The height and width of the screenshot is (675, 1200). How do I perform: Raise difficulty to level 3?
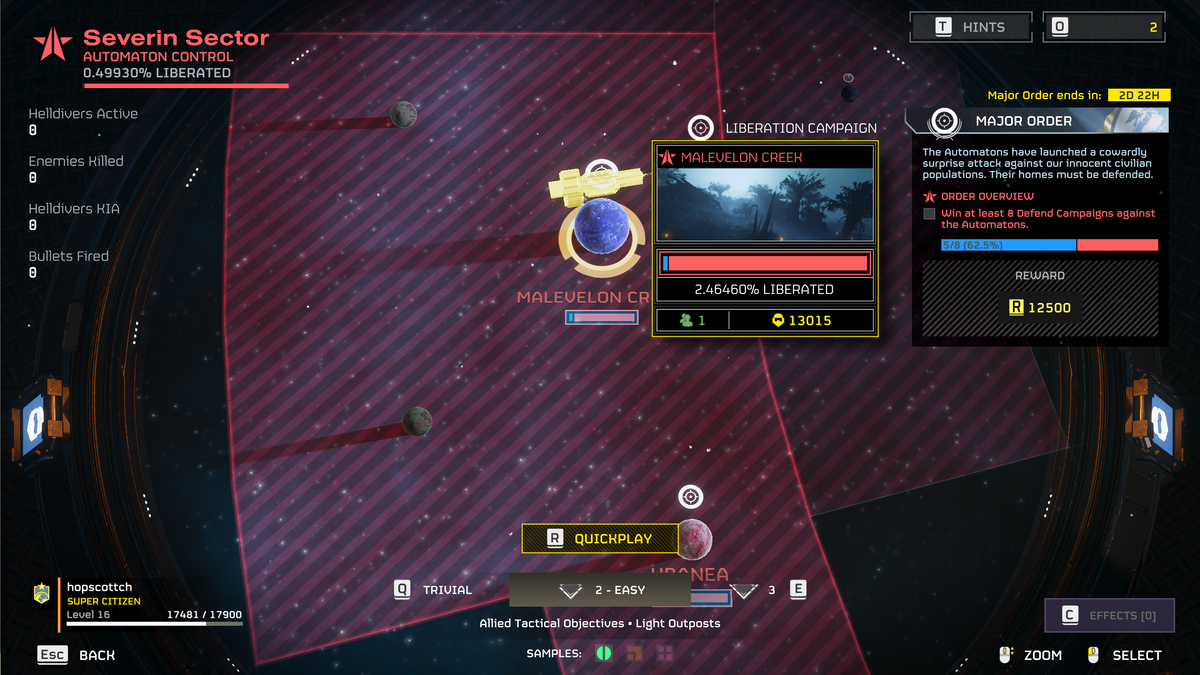770,590
